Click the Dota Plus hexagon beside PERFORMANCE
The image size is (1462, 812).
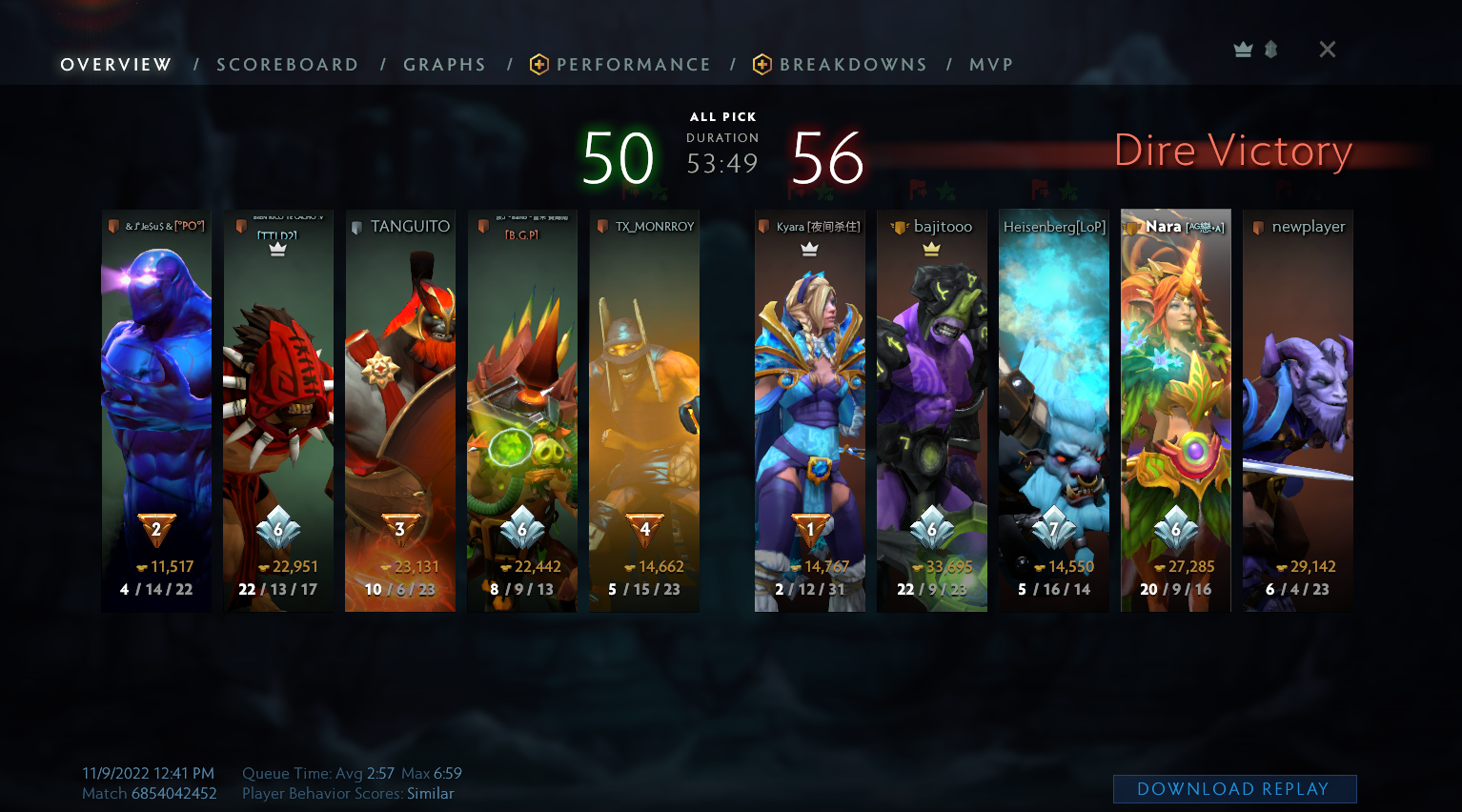click(x=539, y=65)
